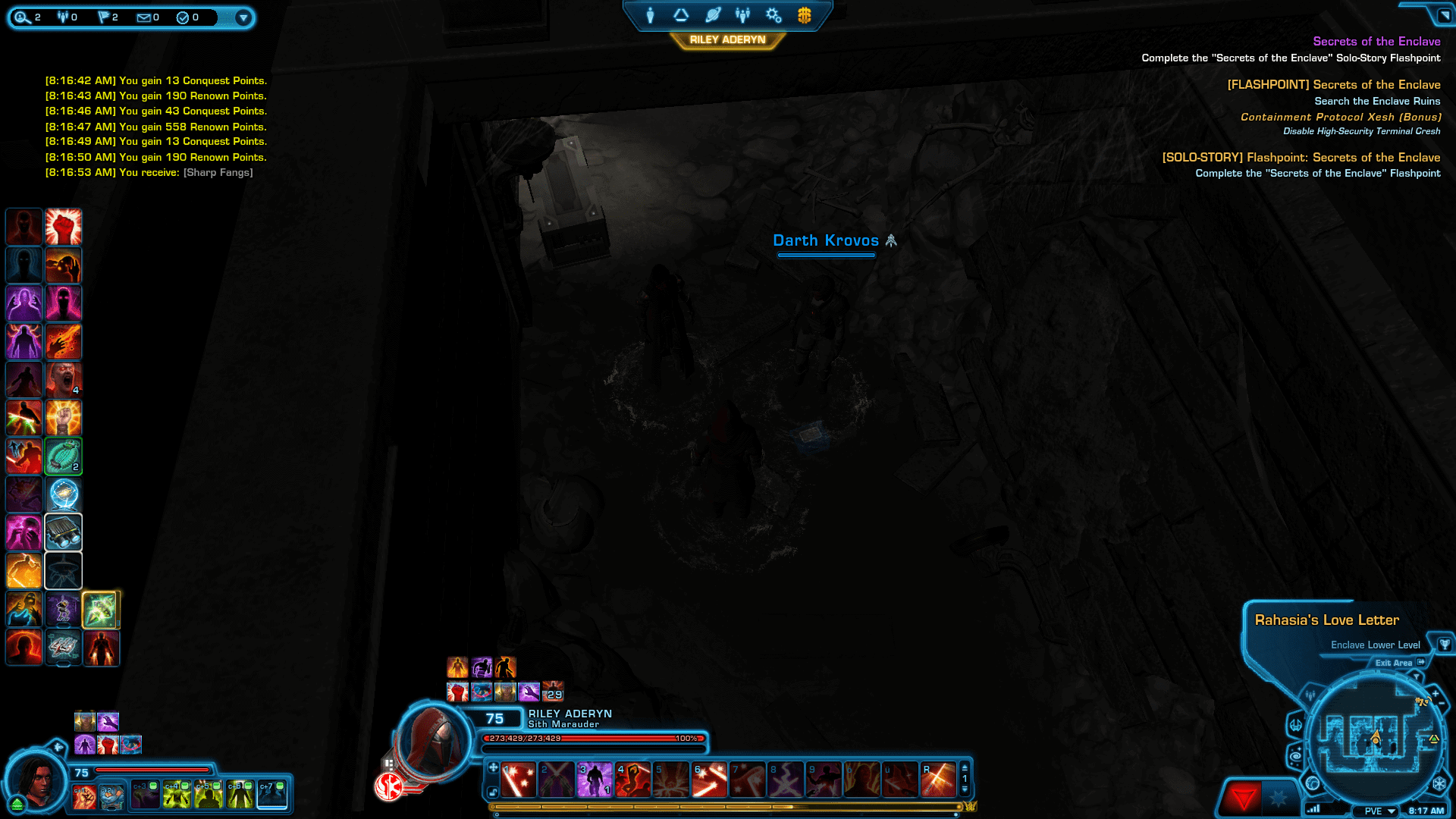Image resolution: width=1456 pixels, height=819 pixels.
Task: Click the yellow experience progress bar
Action: 728,808
